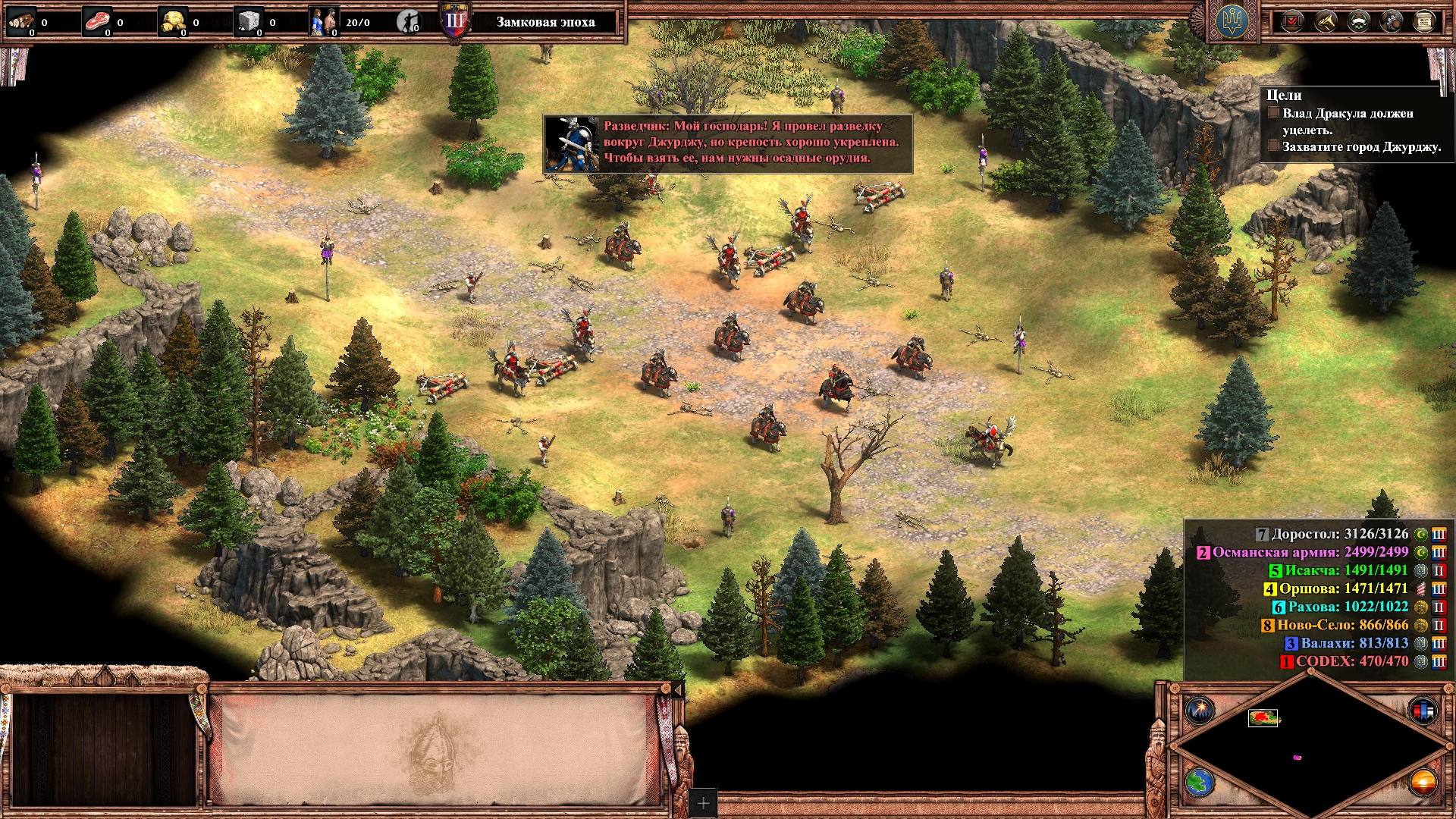Open the main menu scroll icon
Viewport: 1456px width, 819px height.
click(1423, 21)
